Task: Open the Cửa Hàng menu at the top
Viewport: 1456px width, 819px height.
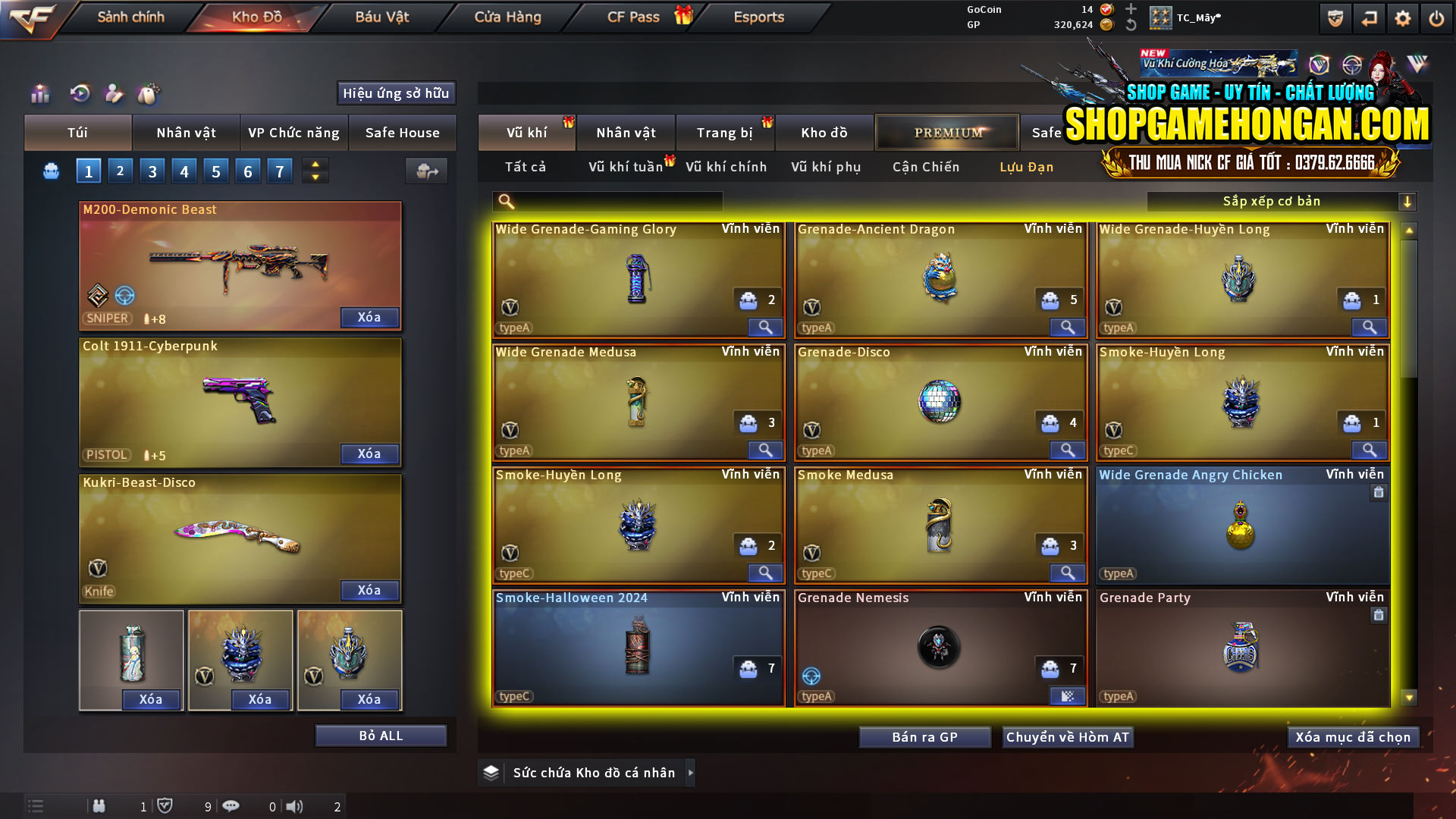Action: click(x=507, y=17)
